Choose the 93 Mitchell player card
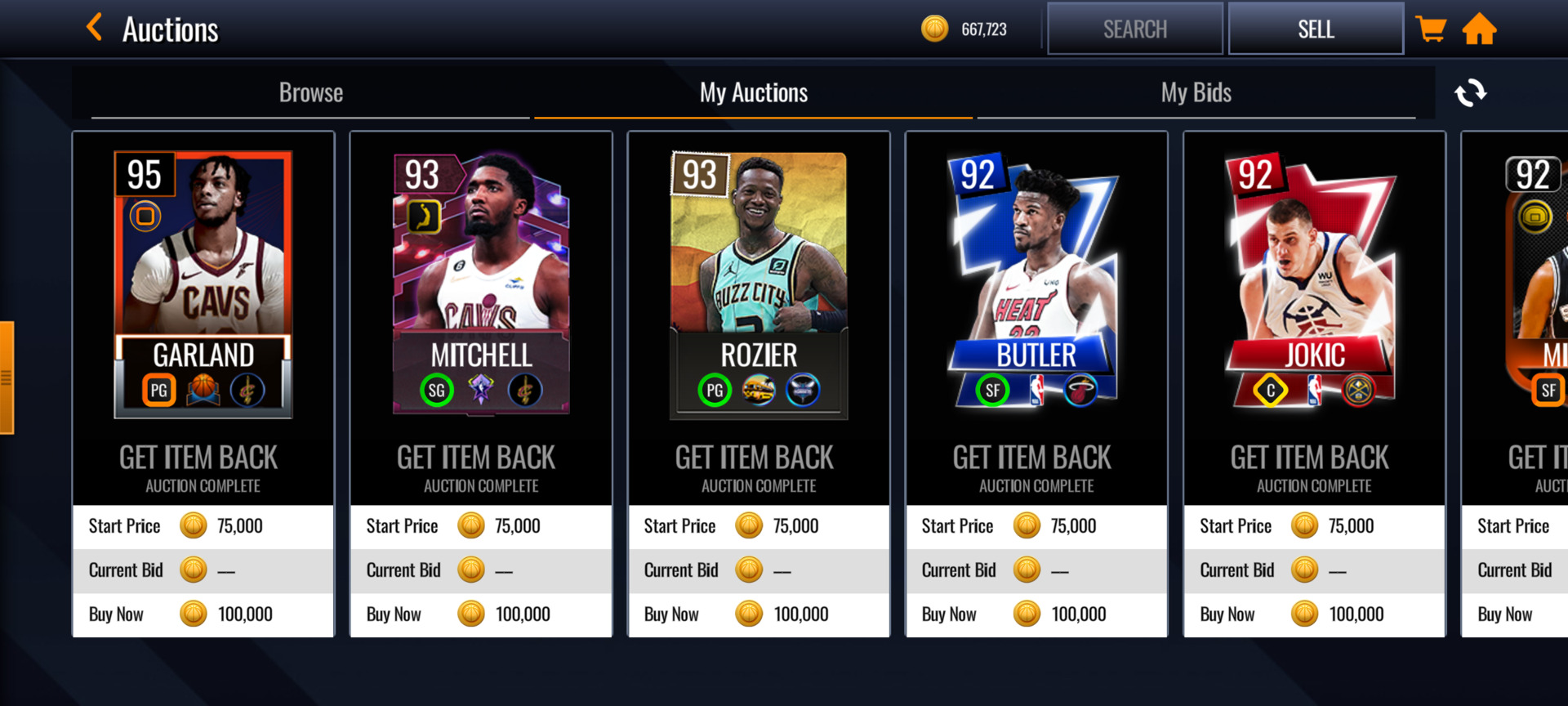 481,284
